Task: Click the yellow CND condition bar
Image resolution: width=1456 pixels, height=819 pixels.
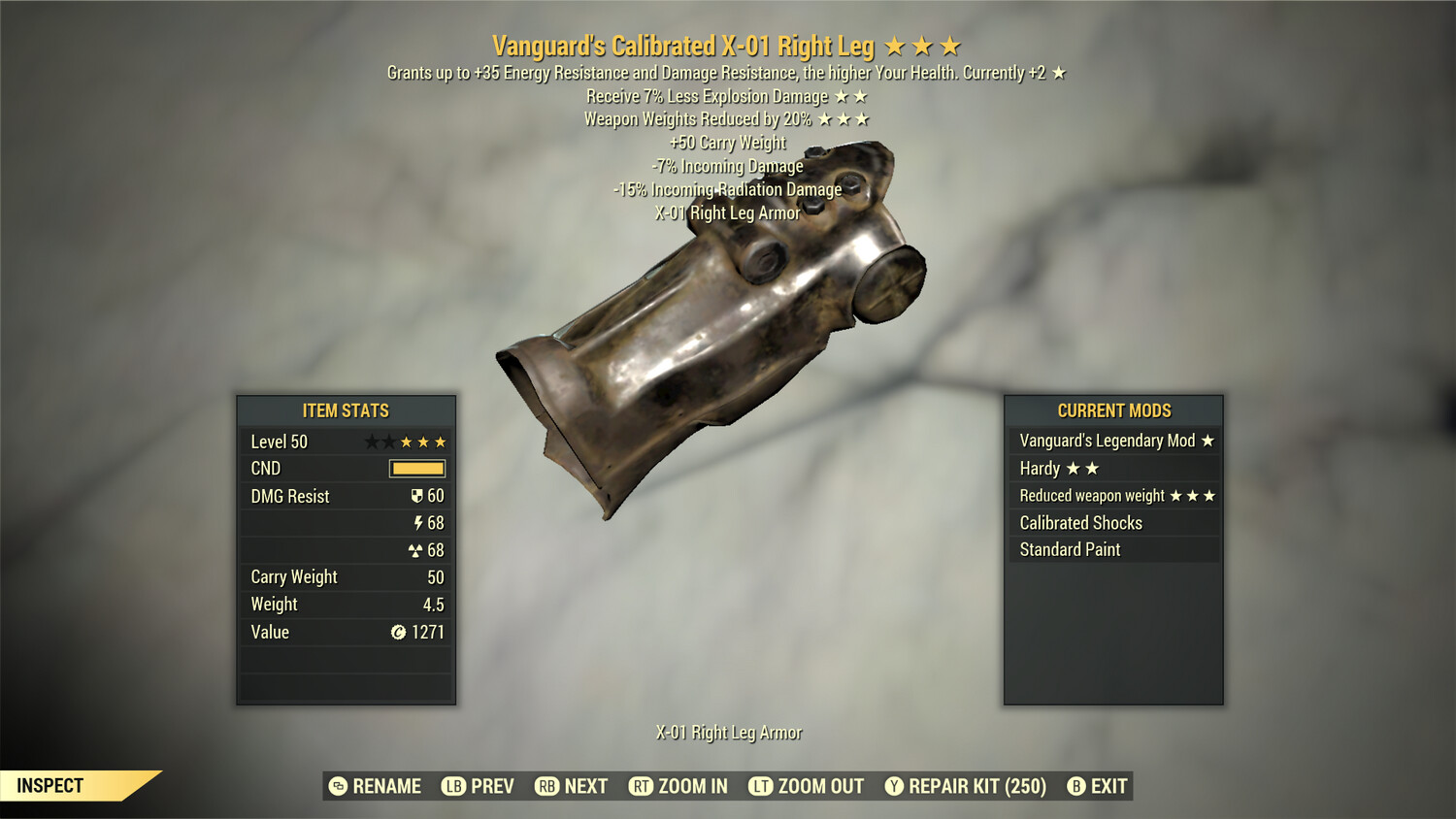Action: [x=415, y=469]
